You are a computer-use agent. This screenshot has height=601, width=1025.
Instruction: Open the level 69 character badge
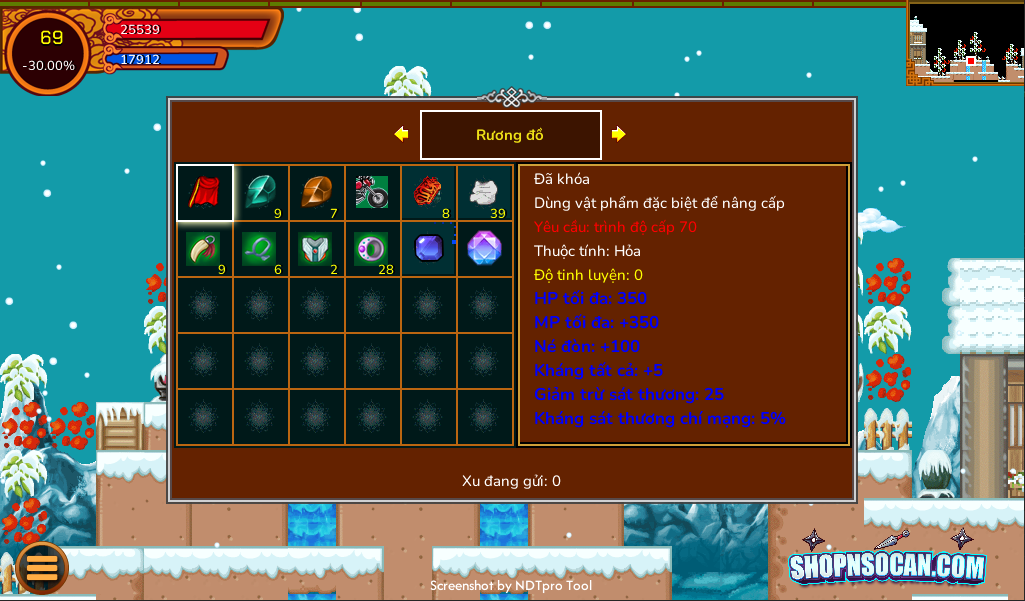[50, 52]
